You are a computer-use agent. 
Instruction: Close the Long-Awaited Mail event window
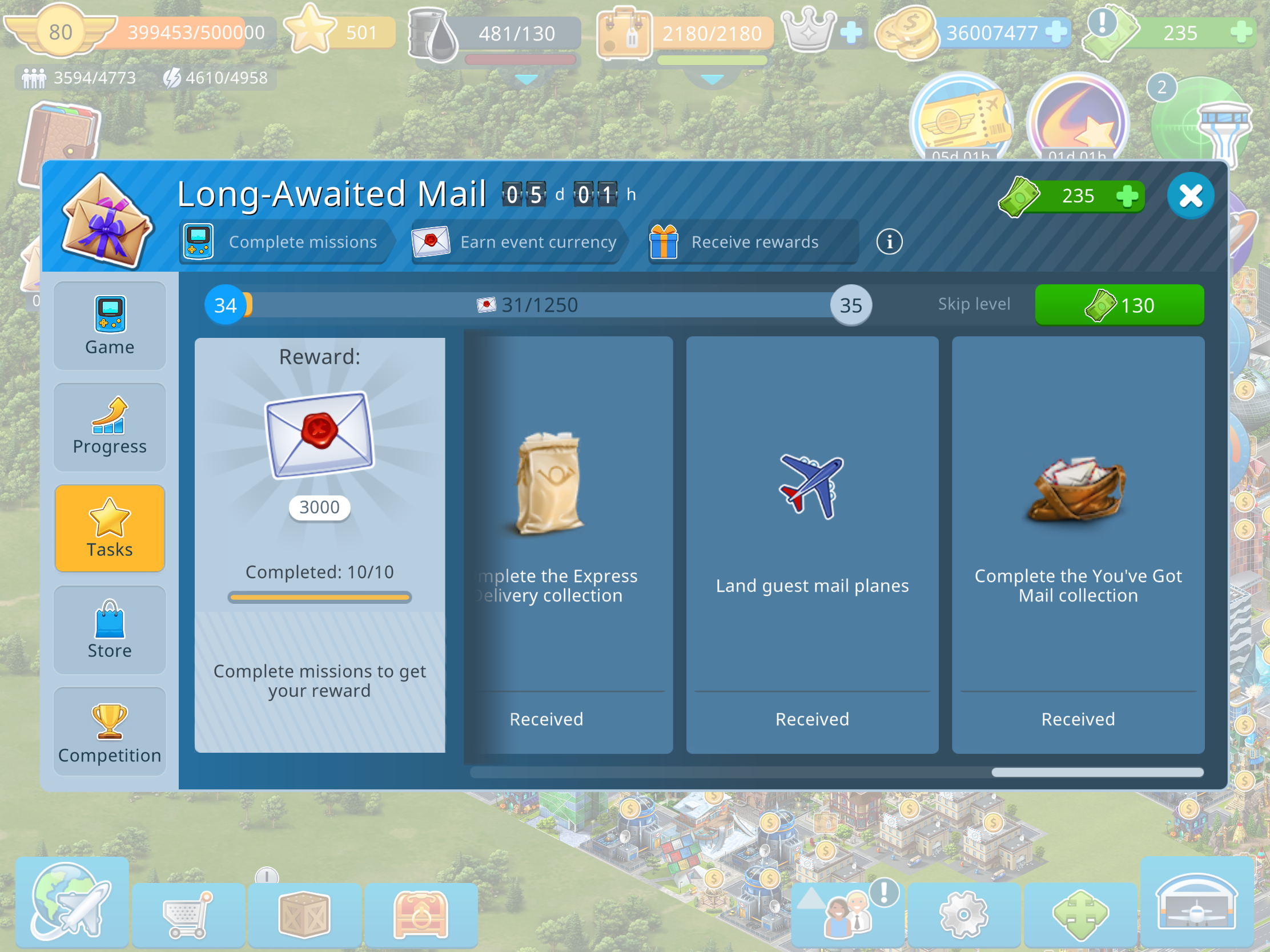[1190, 196]
